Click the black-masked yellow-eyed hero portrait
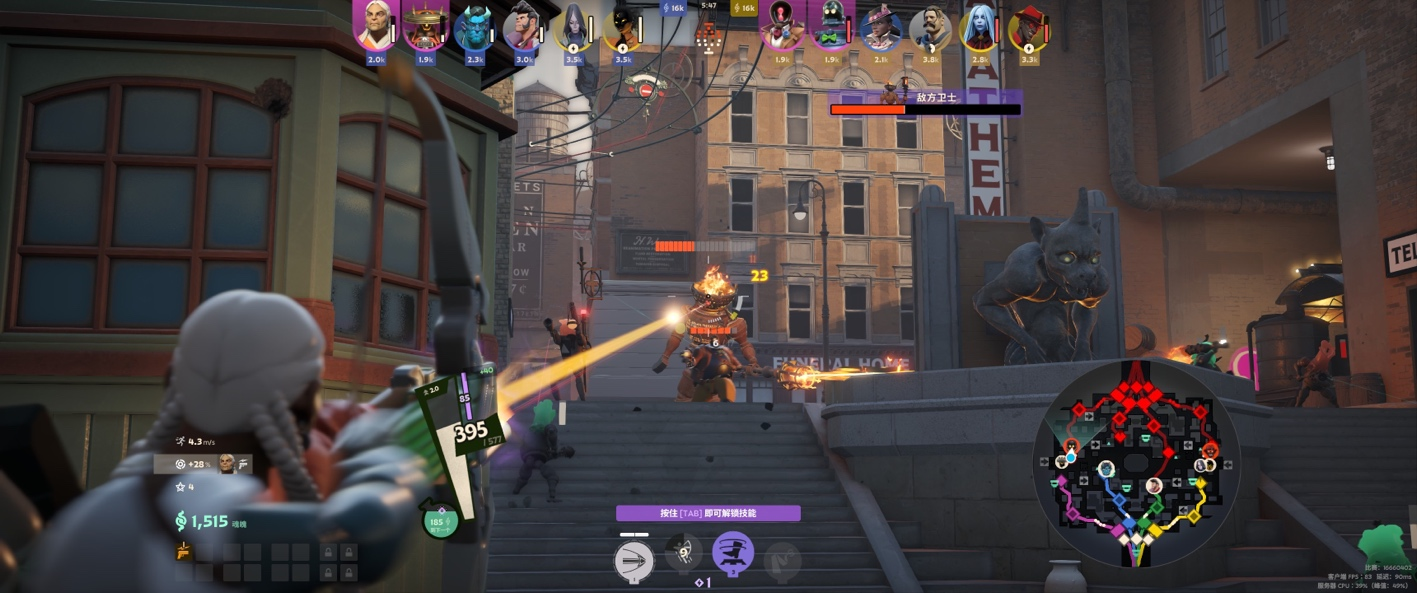The height and width of the screenshot is (593, 1417). (x=623, y=28)
